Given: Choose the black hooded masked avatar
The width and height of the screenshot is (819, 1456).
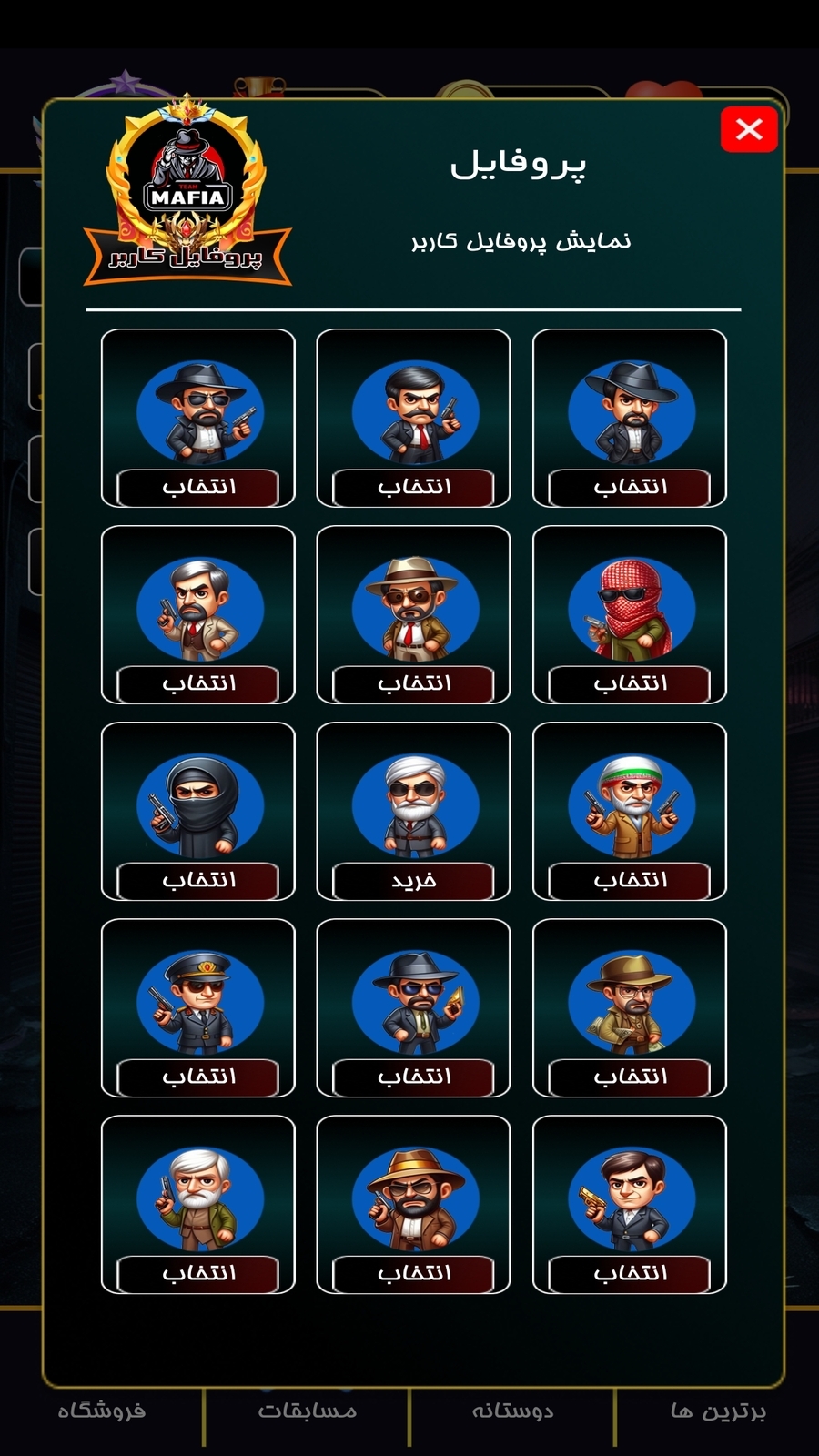Looking at the screenshot, I should [x=198, y=880].
